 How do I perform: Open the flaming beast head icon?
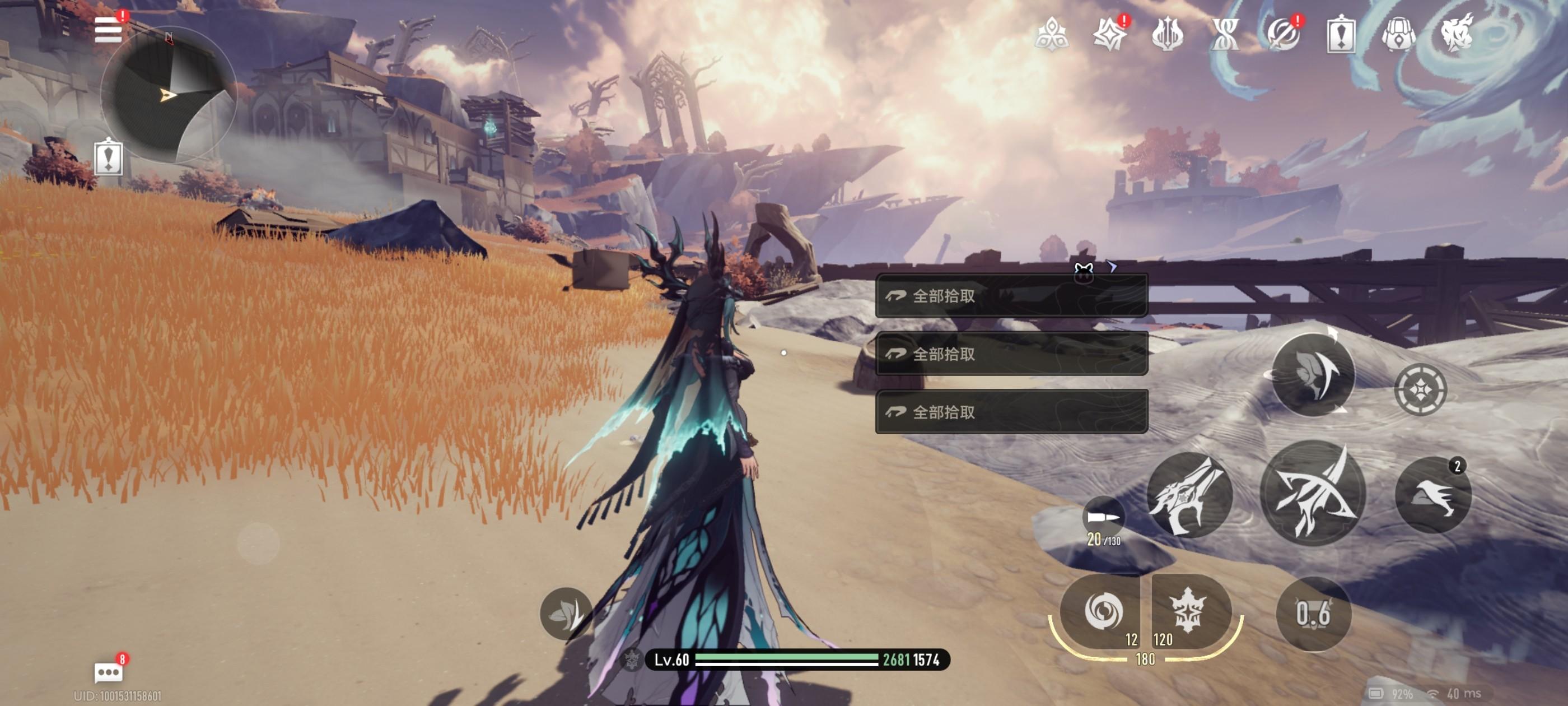pos(1456,34)
